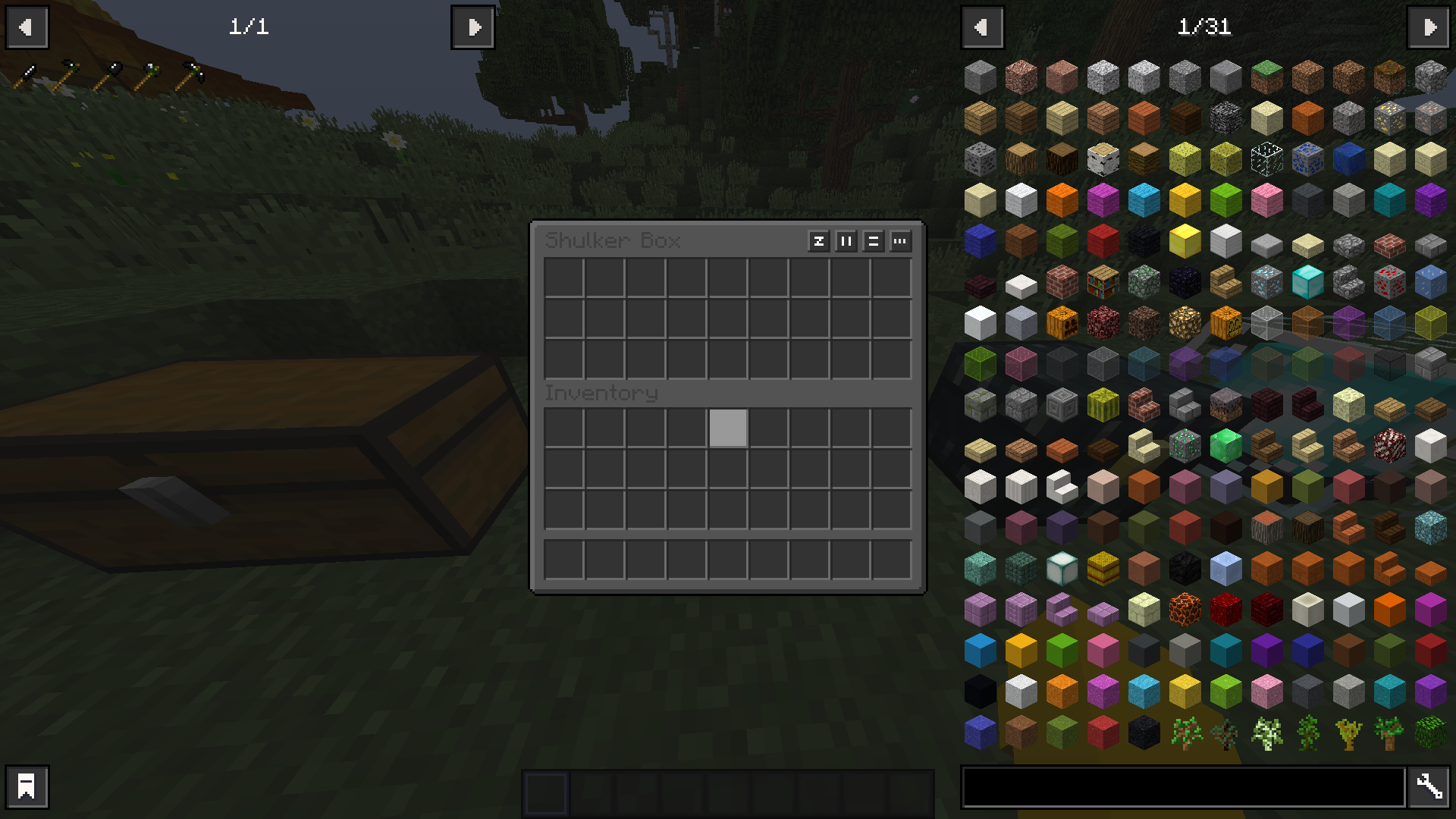Click the vertical columns sort button
1456x819 pixels.
[x=846, y=242]
